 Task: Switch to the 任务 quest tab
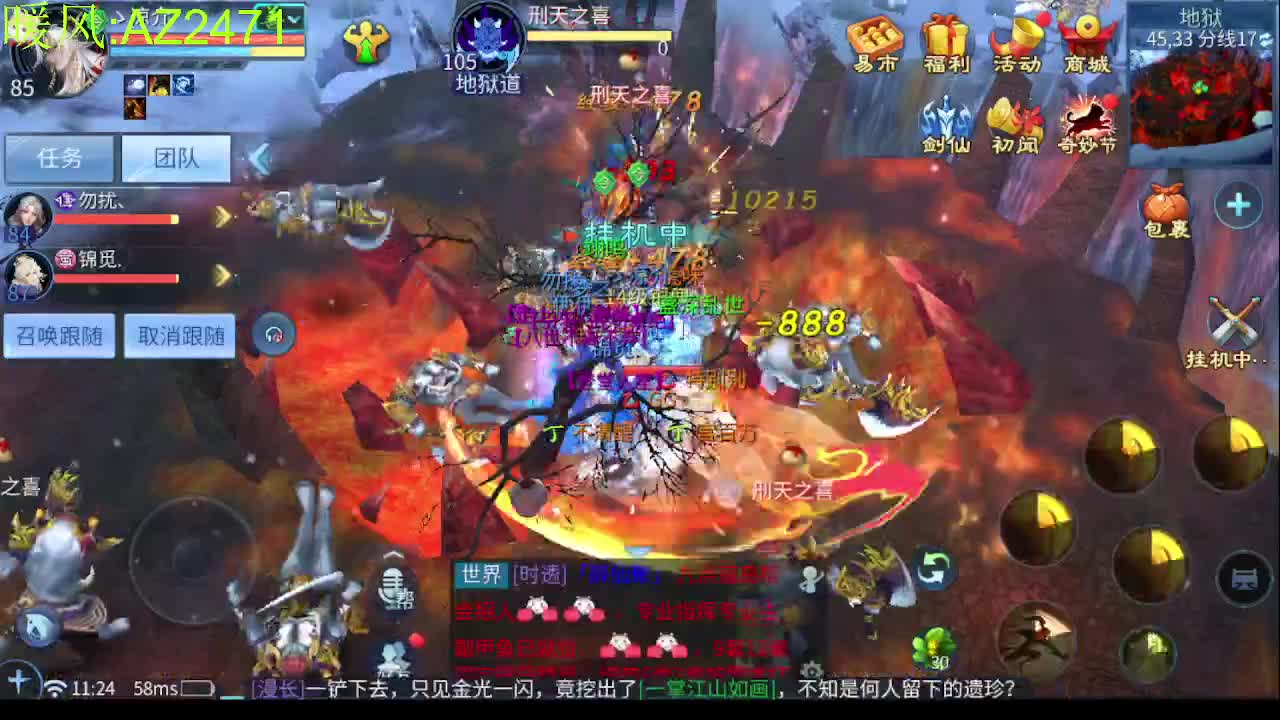59,159
